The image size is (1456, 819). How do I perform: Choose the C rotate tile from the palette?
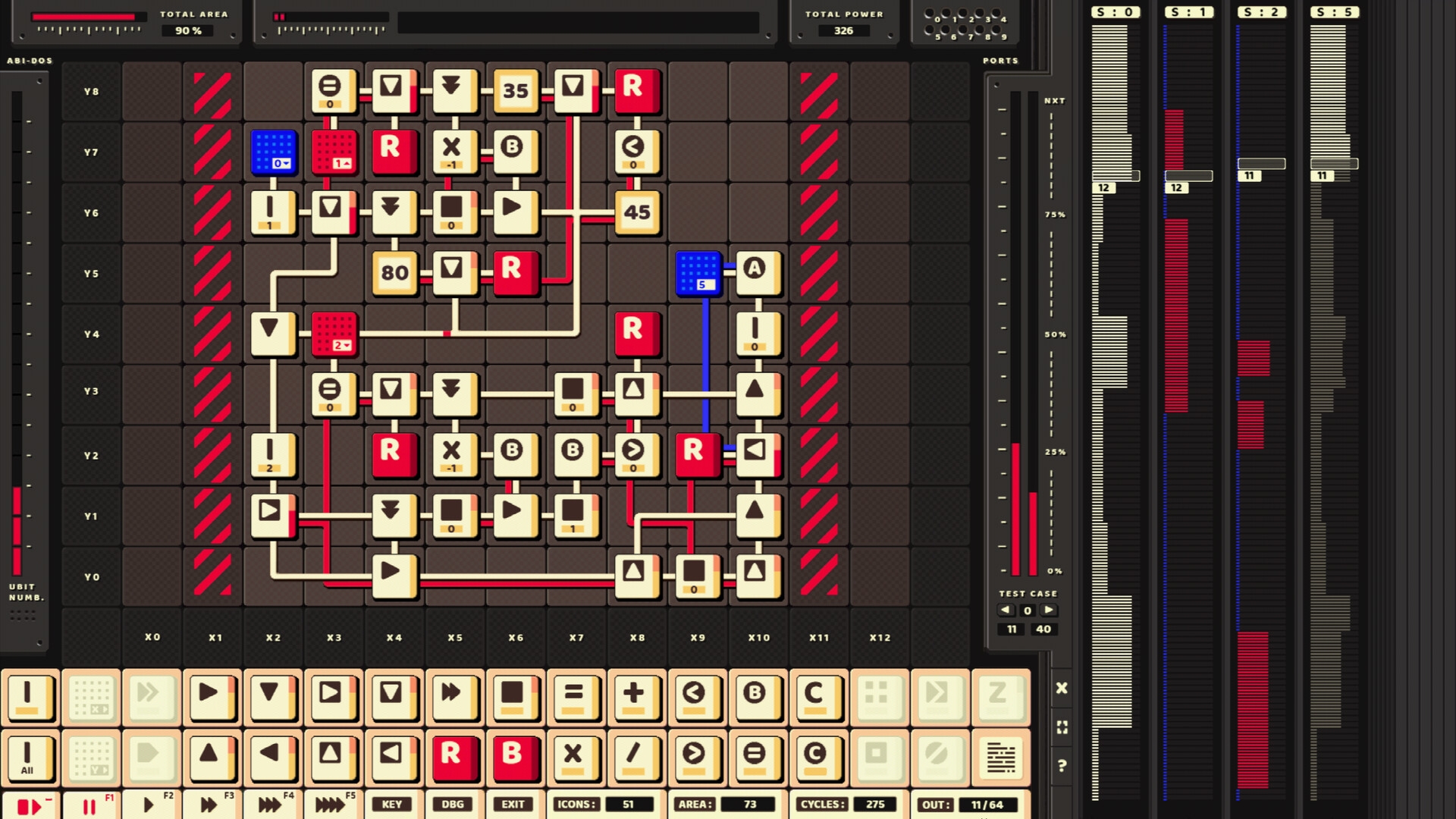[x=818, y=698]
